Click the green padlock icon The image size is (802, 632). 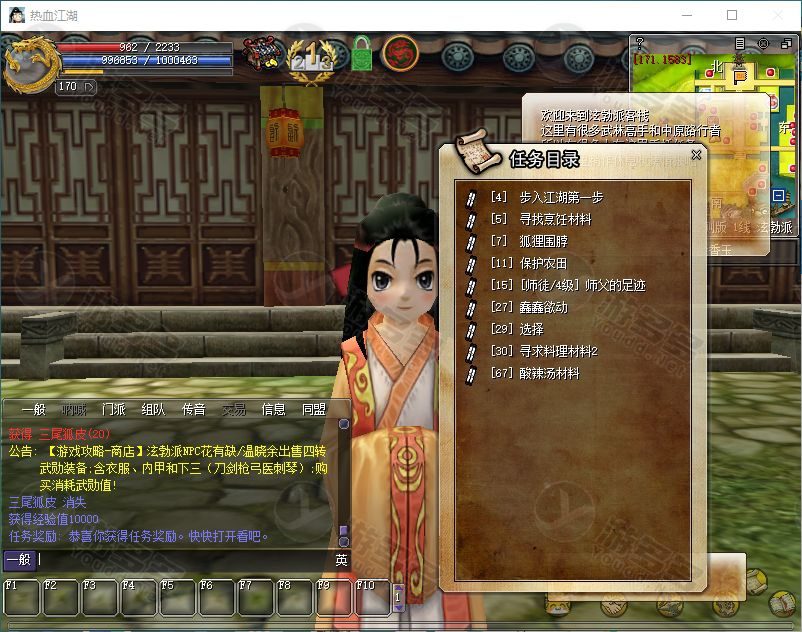point(361,54)
